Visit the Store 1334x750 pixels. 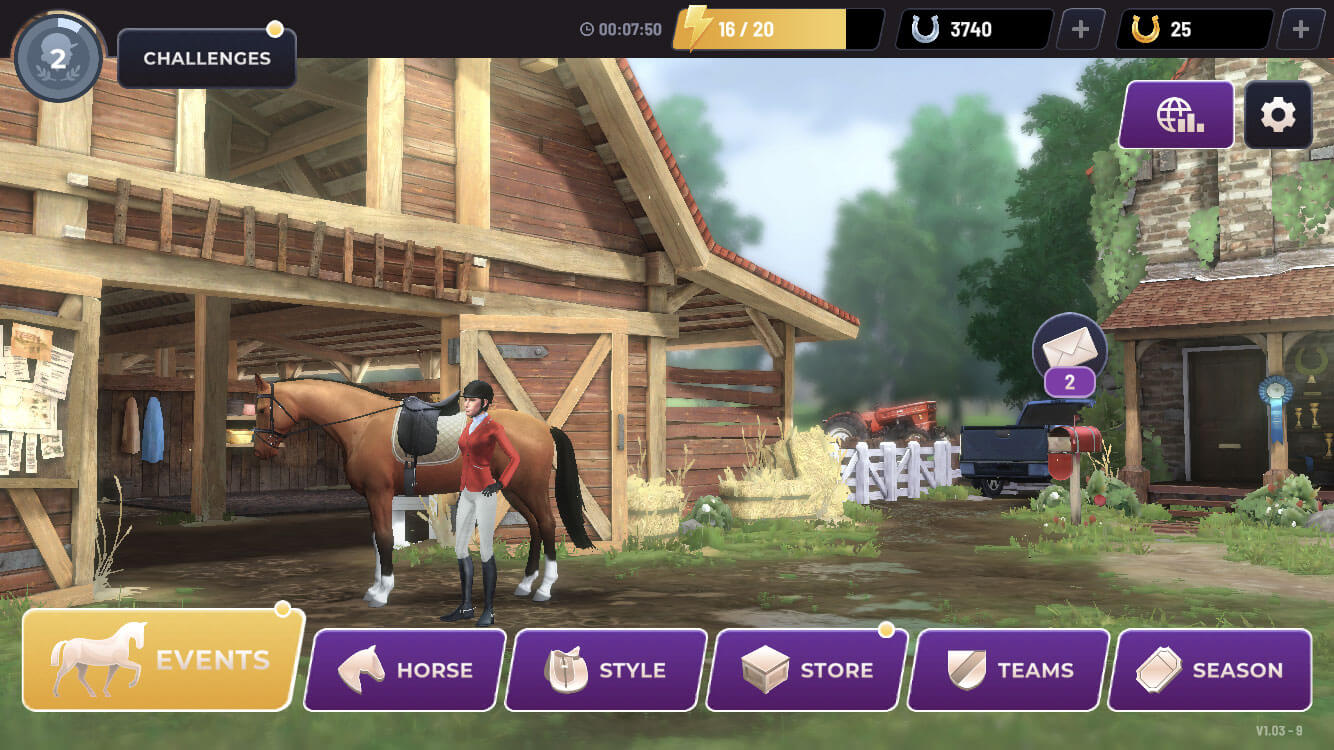pyautogui.click(x=807, y=670)
